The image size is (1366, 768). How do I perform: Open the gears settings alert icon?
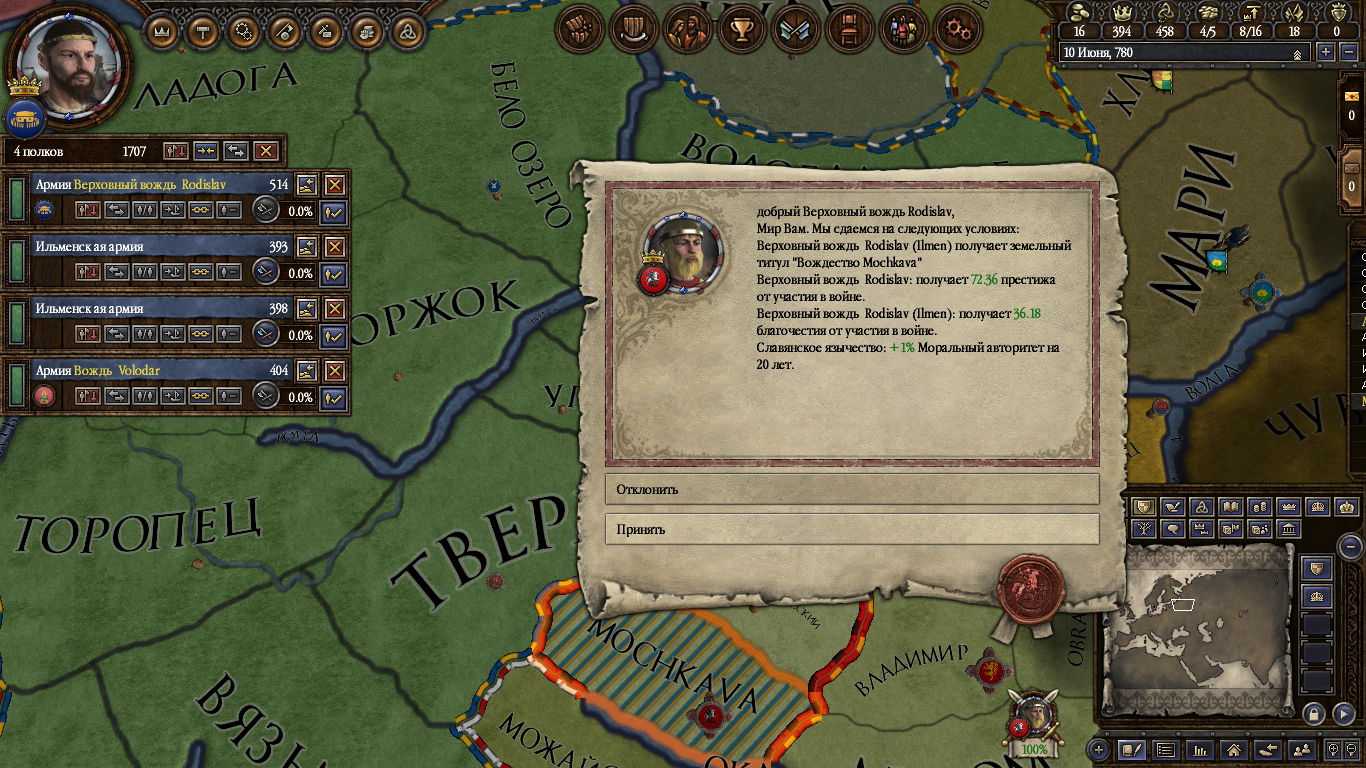(957, 31)
